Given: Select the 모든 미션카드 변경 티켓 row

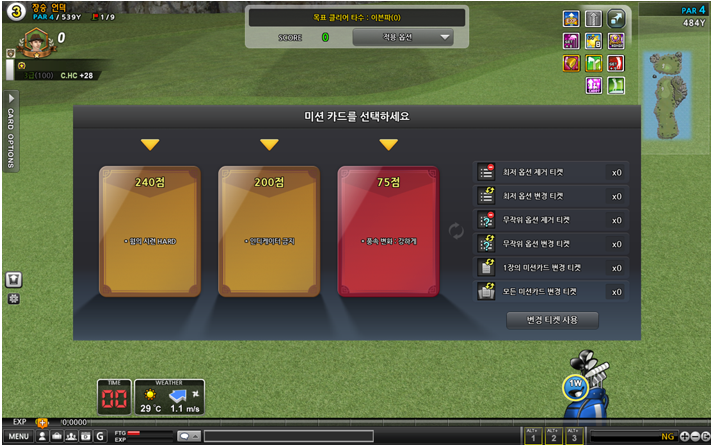Looking at the screenshot, I should pyautogui.click(x=550, y=292).
